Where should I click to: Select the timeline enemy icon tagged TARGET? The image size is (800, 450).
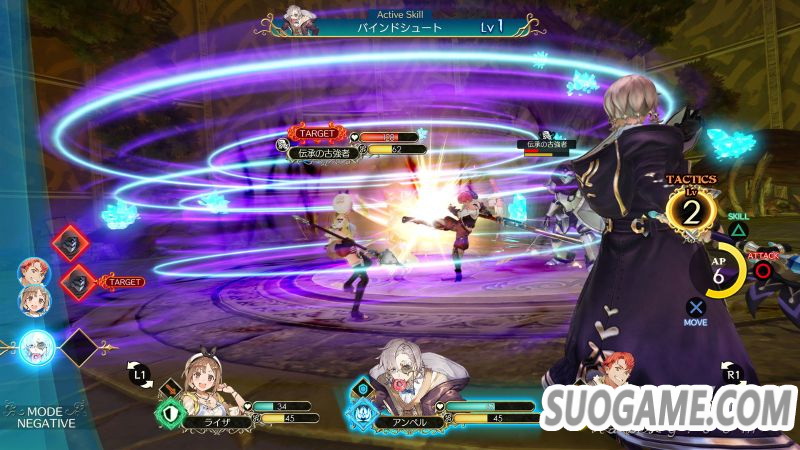pyautogui.click(x=79, y=283)
